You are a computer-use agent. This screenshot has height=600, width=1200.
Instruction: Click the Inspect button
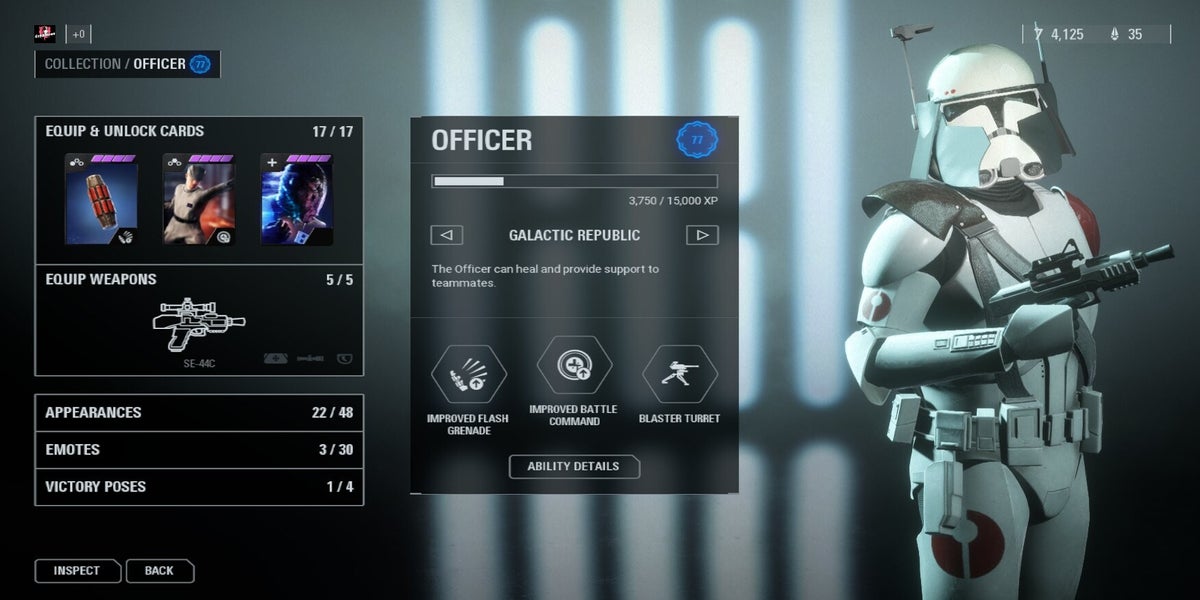pyautogui.click(x=77, y=571)
